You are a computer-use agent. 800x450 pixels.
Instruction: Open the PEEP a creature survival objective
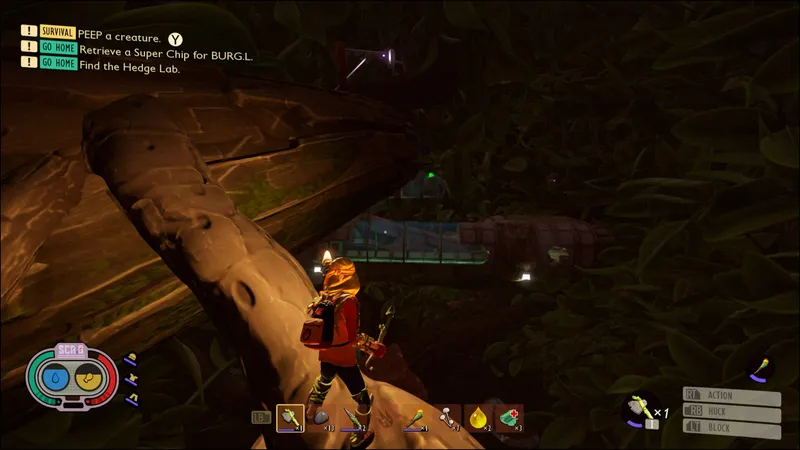pyautogui.click(x=119, y=37)
